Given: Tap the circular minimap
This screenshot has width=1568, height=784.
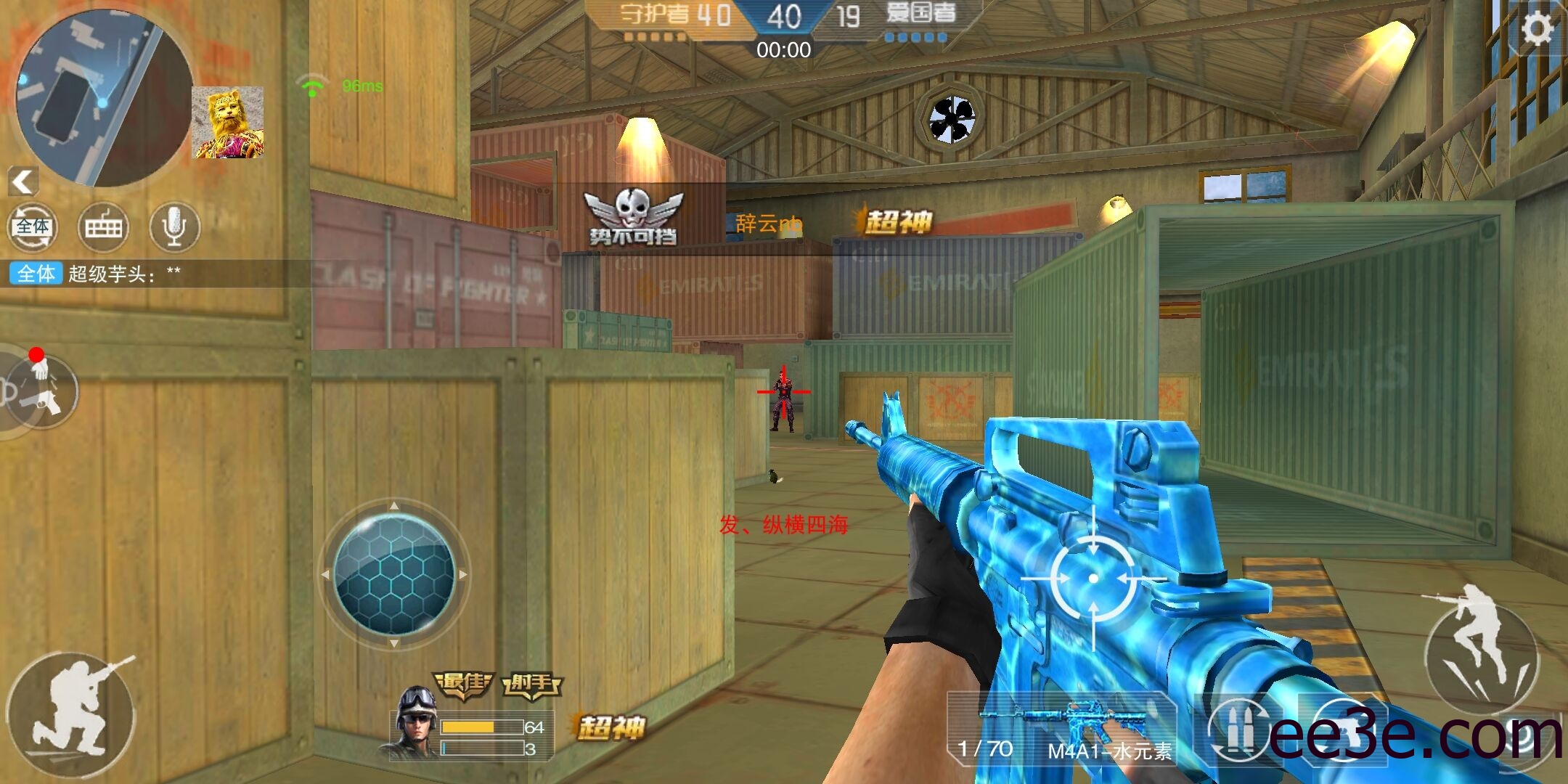Looking at the screenshot, I should pos(104,98).
